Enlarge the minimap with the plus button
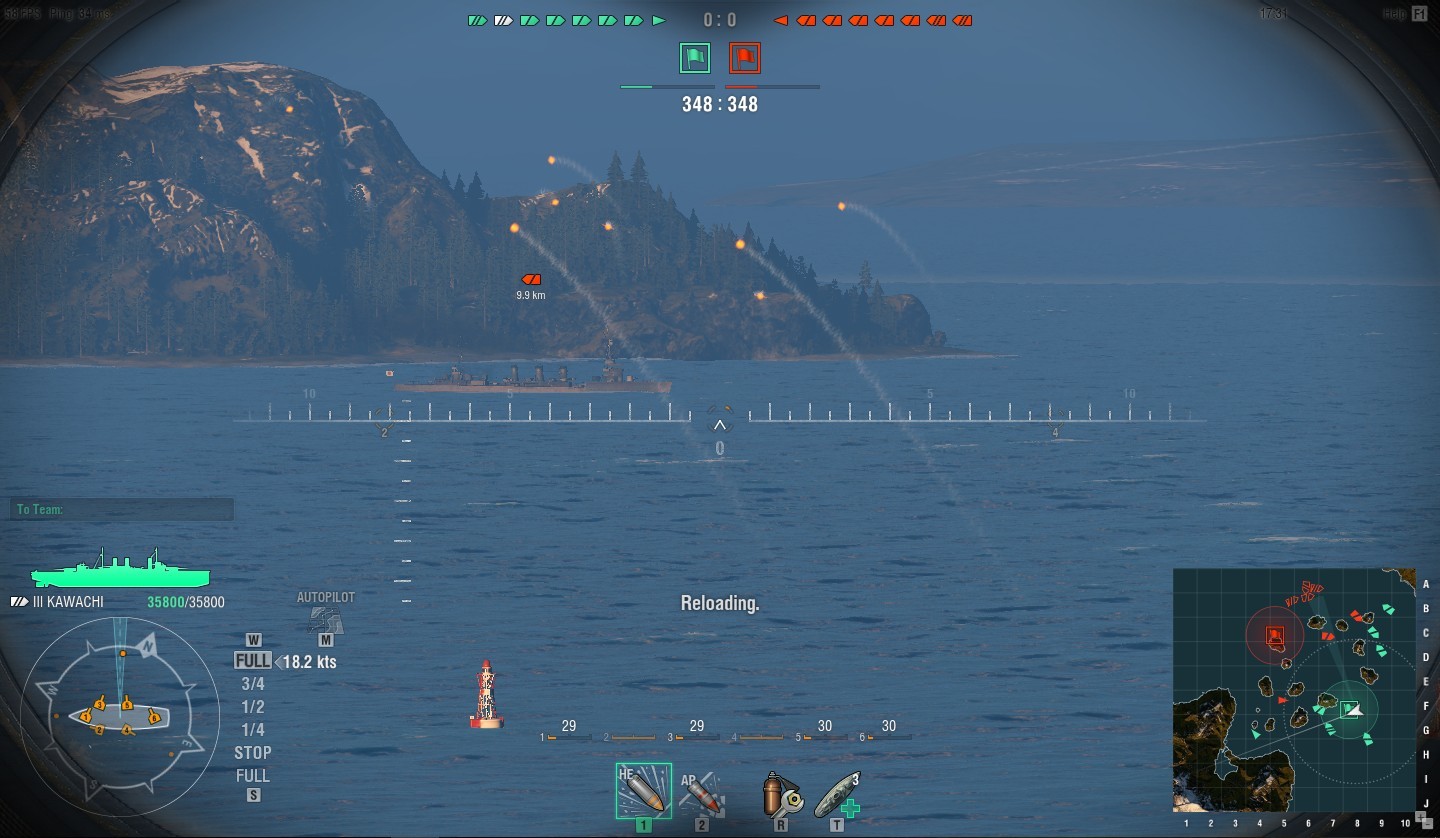This screenshot has width=1440, height=838. point(1420,816)
